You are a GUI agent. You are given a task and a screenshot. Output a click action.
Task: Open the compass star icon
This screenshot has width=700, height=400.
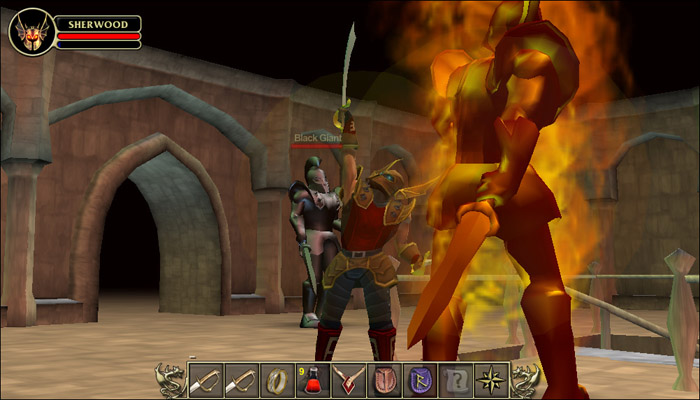point(492,380)
